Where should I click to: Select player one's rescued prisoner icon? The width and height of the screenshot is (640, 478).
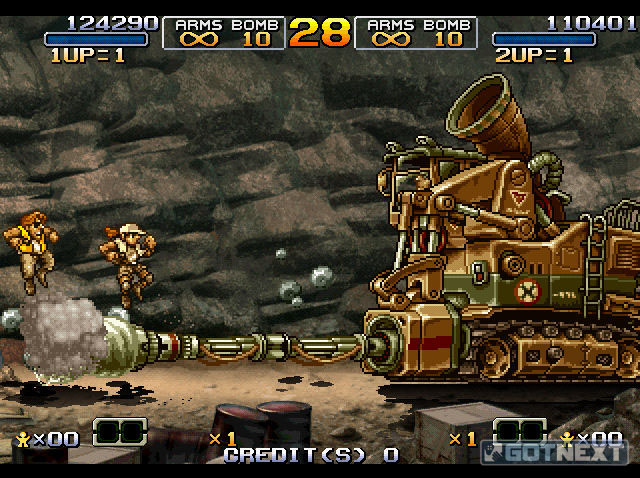21,439
